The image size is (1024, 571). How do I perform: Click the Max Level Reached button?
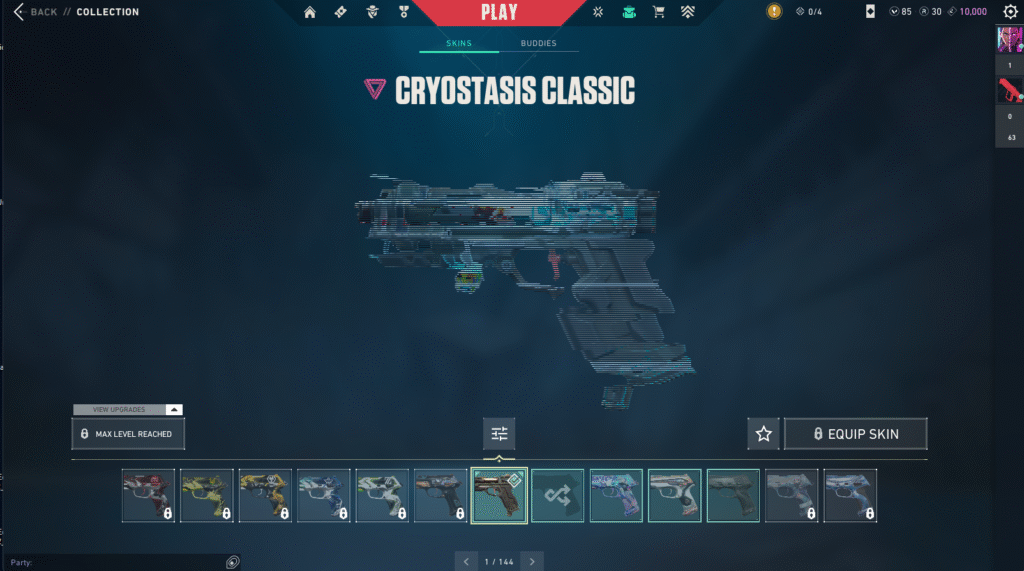(128, 434)
